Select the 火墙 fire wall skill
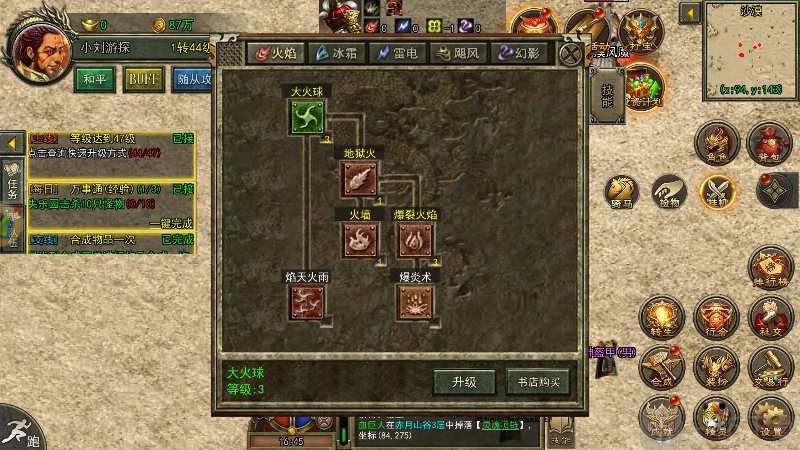The width and height of the screenshot is (800, 450). [358, 240]
